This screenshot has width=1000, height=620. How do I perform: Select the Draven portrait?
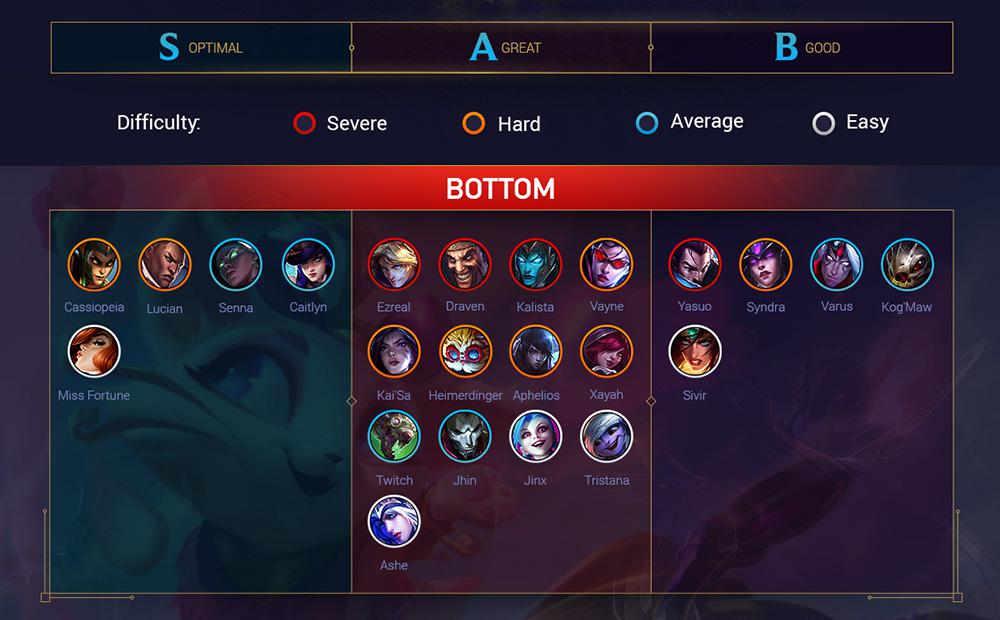click(x=464, y=265)
